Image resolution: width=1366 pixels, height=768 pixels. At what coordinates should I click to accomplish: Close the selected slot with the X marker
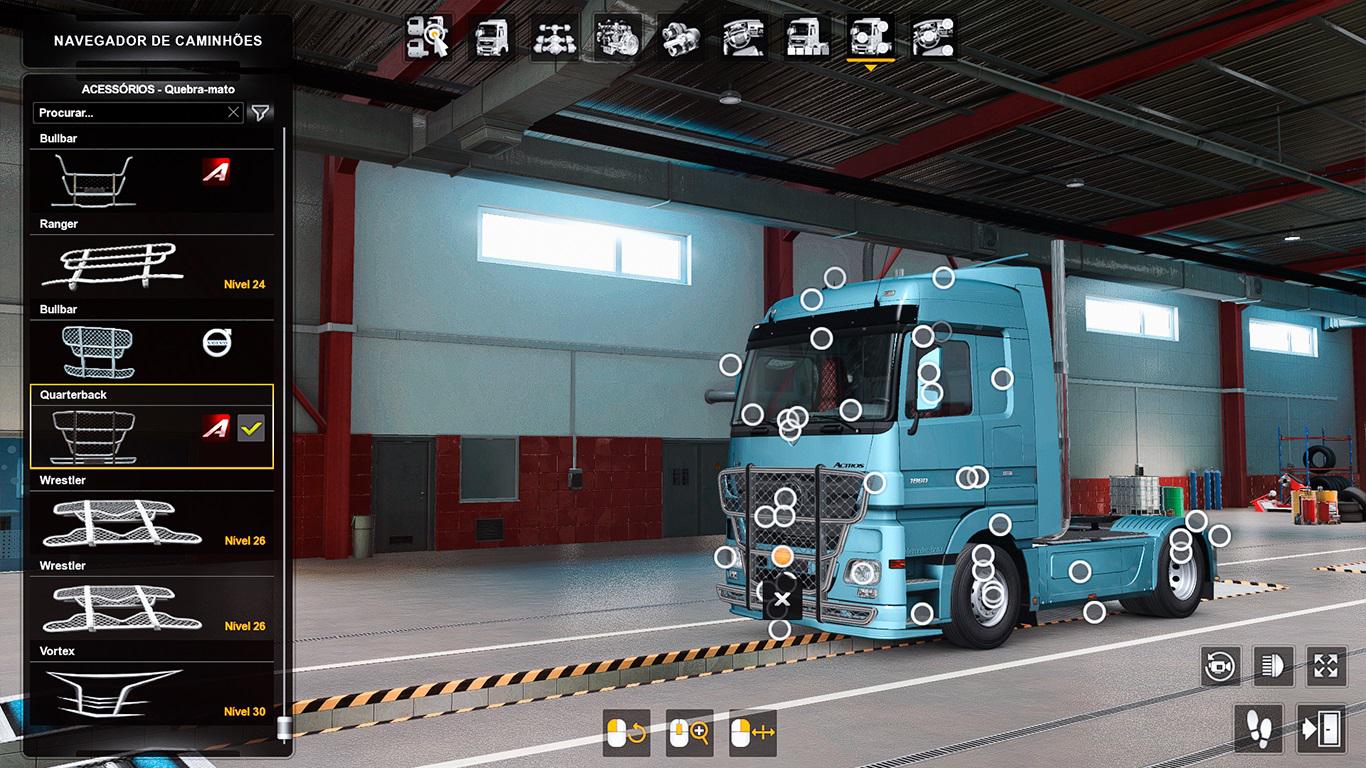click(x=782, y=600)
